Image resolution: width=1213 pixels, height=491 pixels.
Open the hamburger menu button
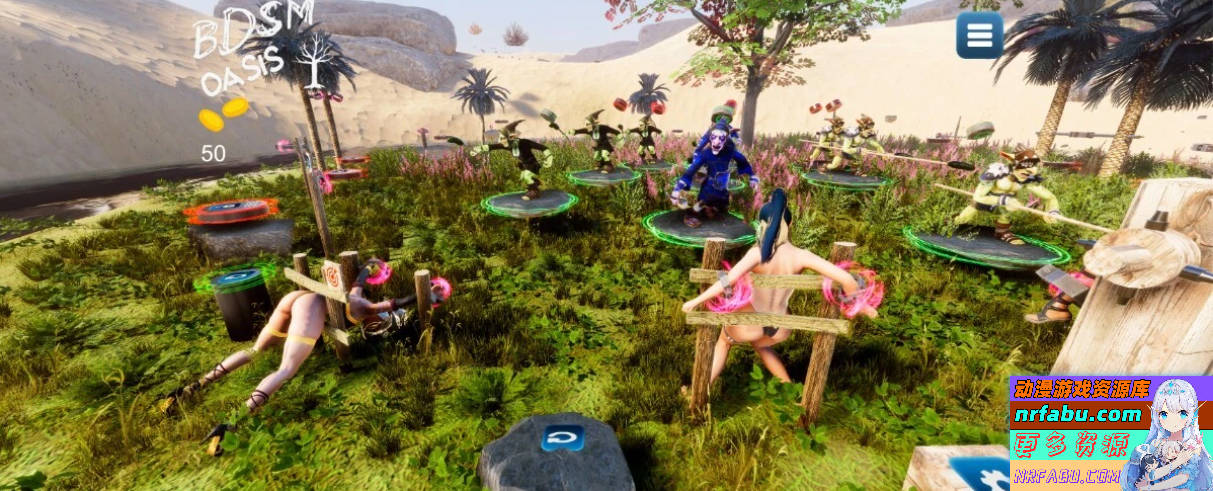point(979,36)
